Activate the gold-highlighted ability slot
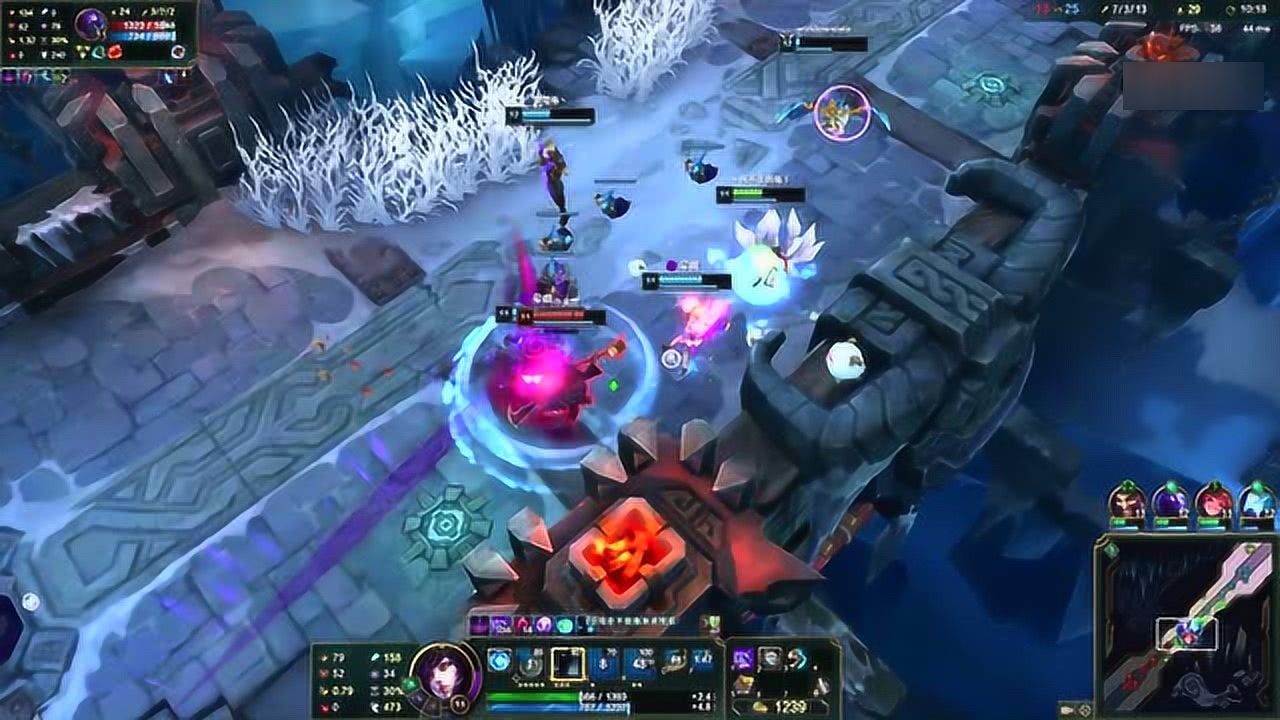The image size is (1280, 720). coord(567,663)
